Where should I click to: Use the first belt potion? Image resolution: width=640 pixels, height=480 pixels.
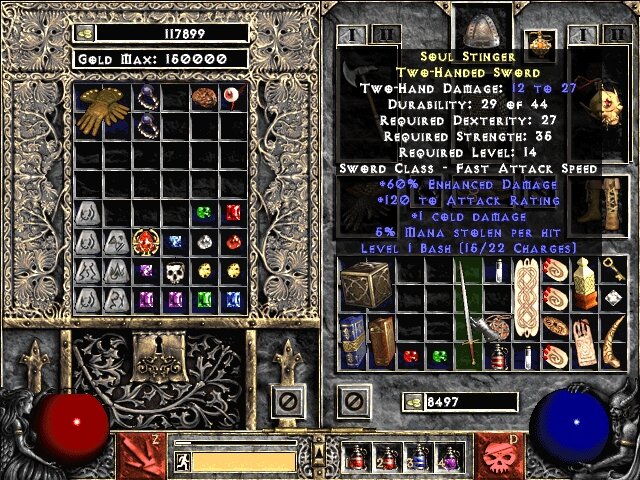(358, 458)
